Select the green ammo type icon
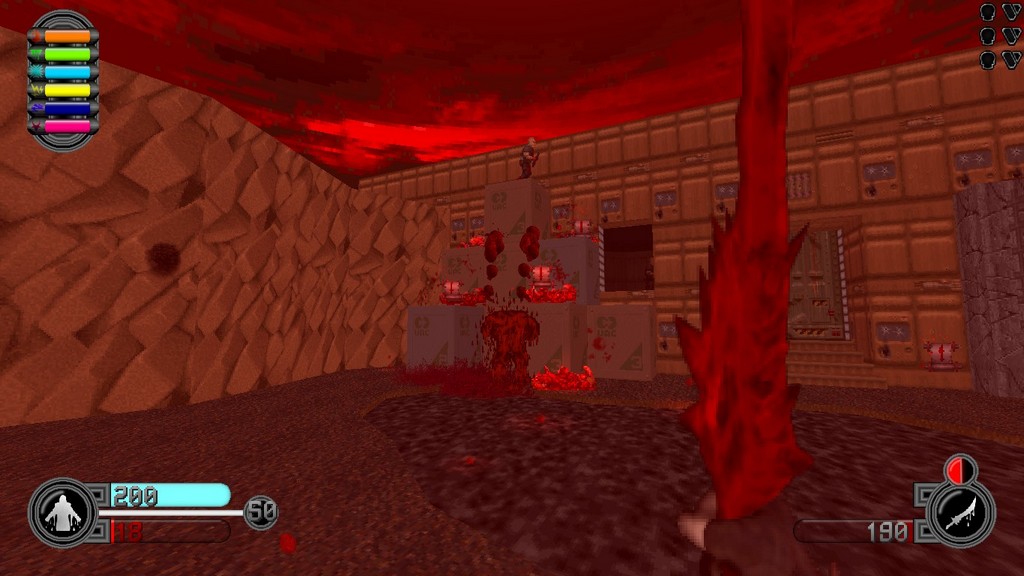The height and width of the screenshot is (576, 1024). tap(36, 54)
